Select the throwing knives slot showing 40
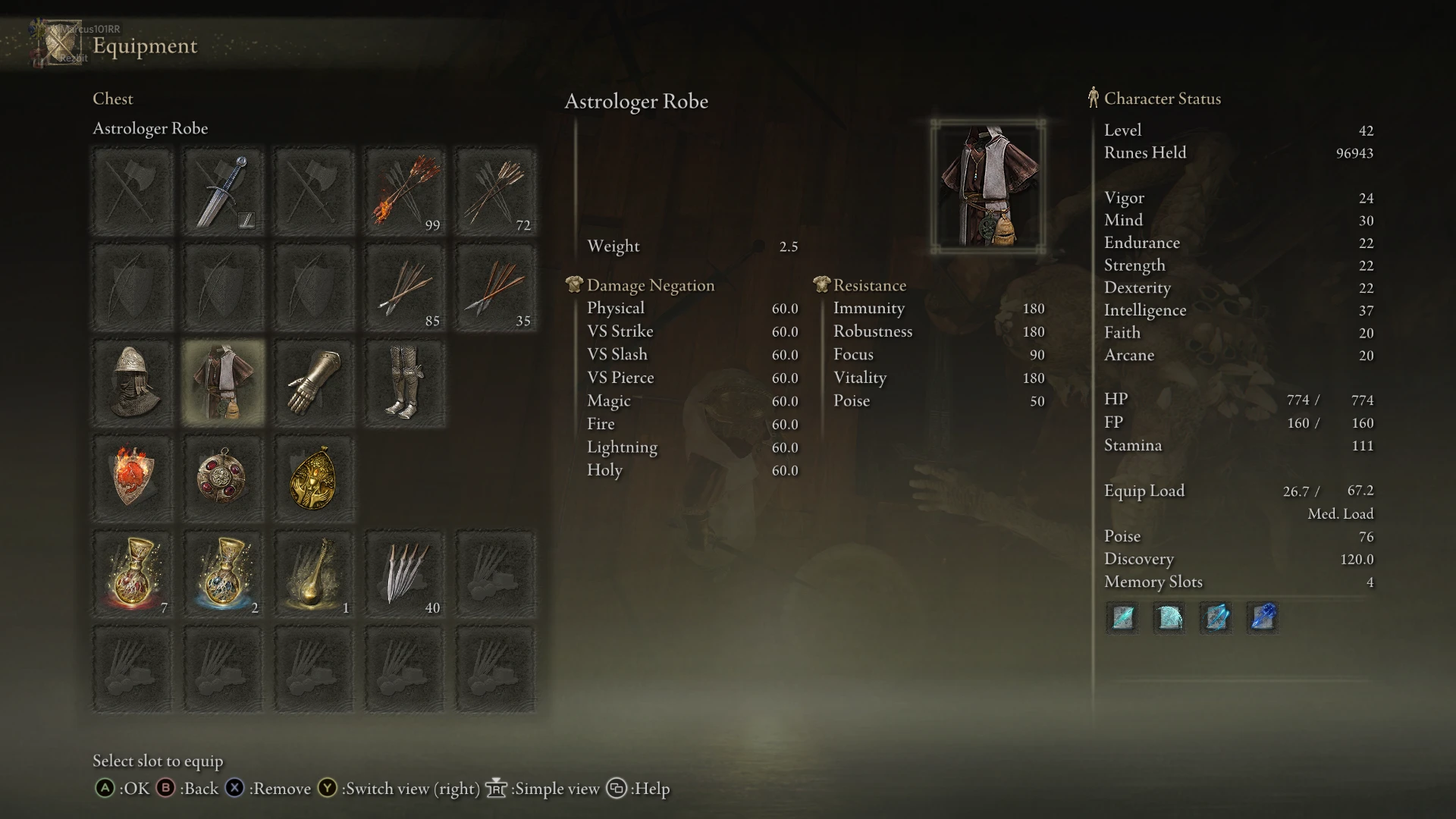 tap(405, 573)
